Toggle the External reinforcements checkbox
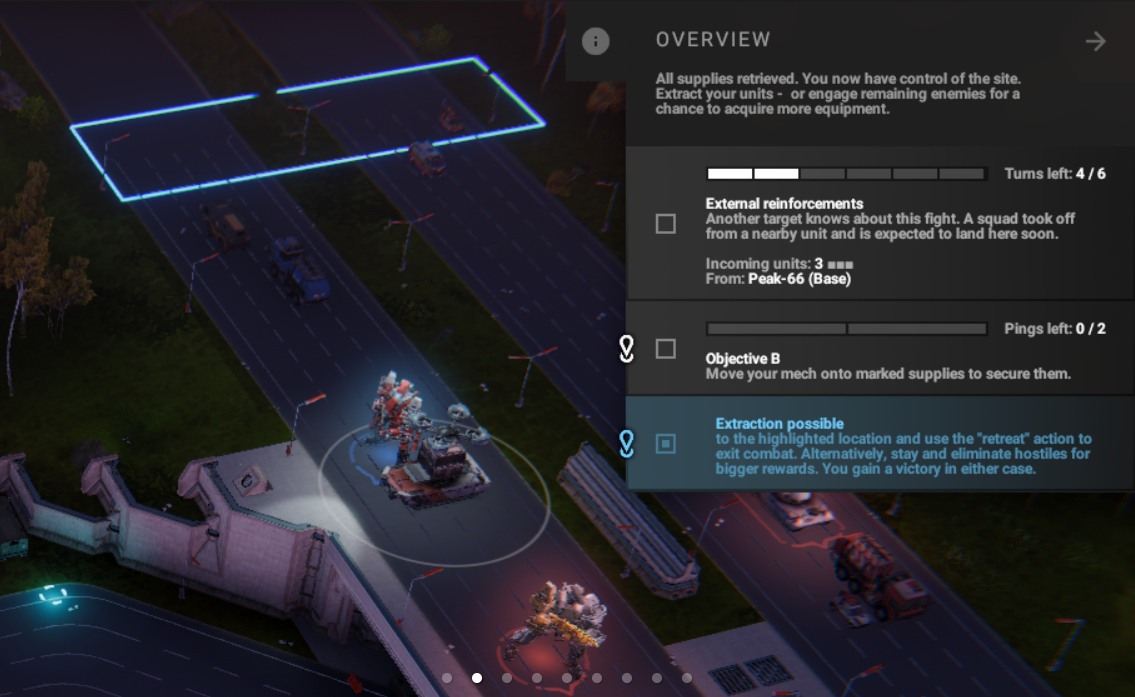The height and width of the screenshot is (697, 1135). pos(666,224)
